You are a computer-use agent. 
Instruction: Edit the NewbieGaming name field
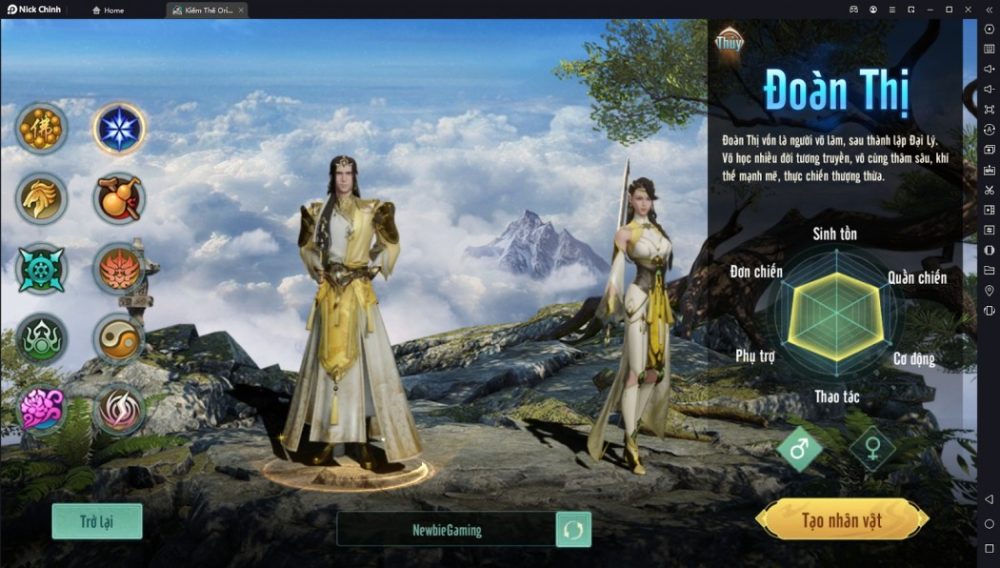click(x=446, y=530)
